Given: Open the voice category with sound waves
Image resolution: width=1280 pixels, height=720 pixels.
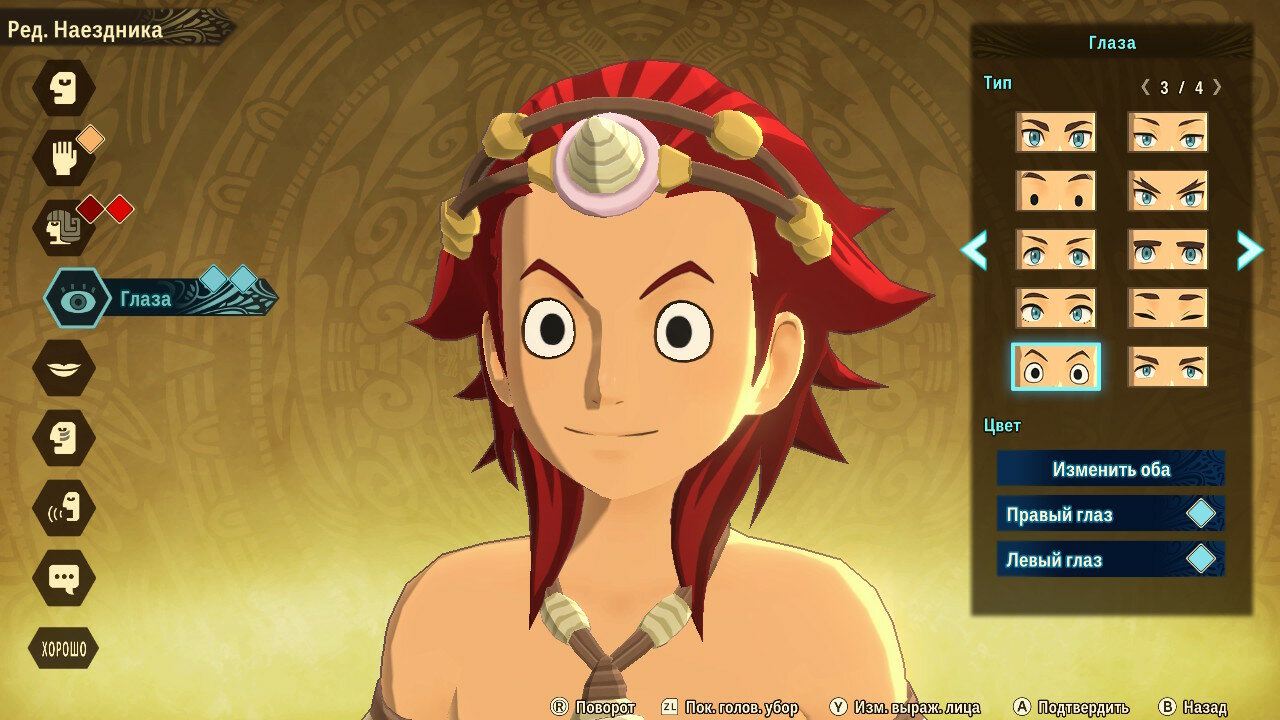Looking at the screenshot, I should [64, 508].
